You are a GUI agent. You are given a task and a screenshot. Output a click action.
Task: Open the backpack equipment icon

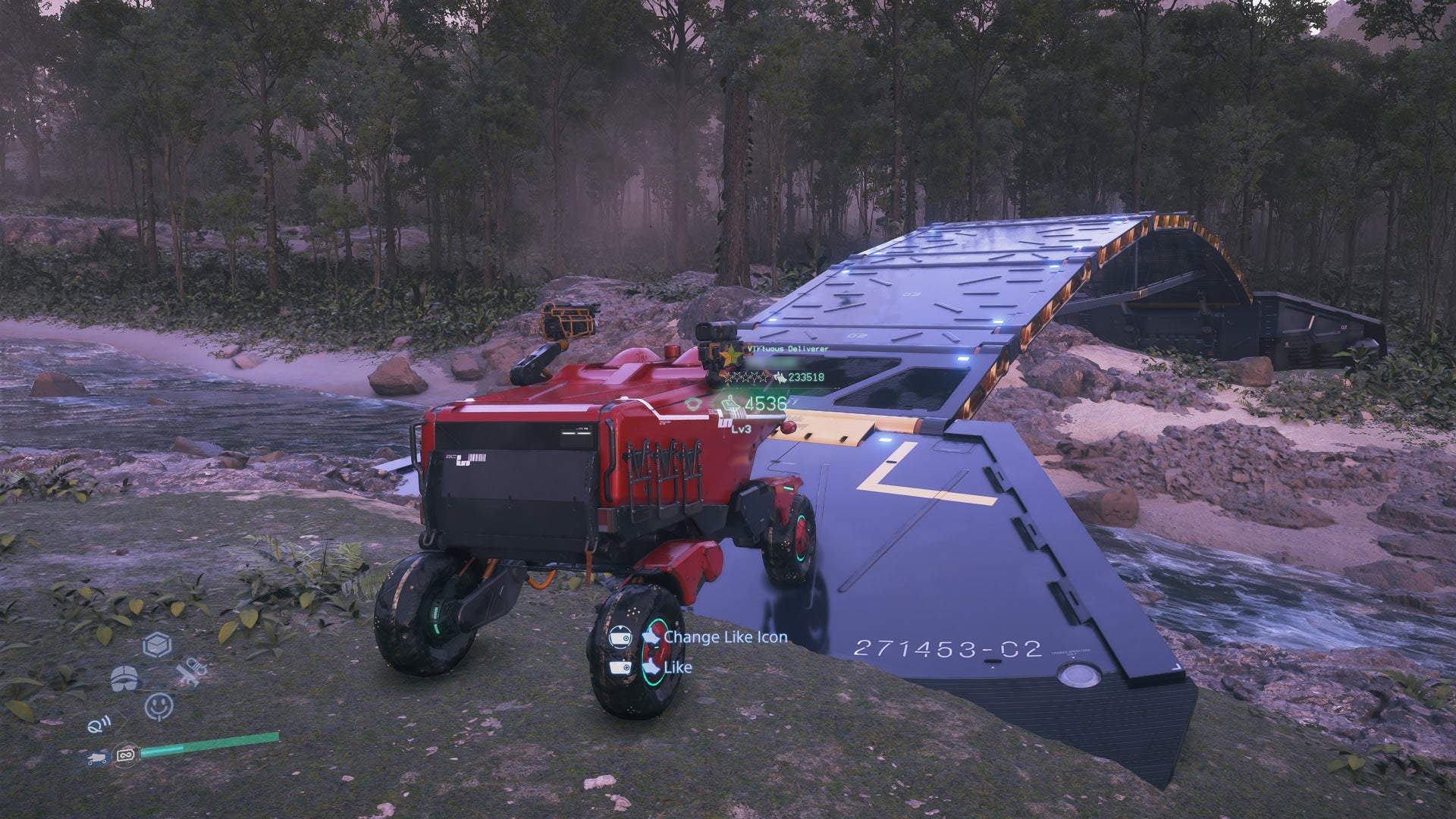click(x=124, y=678)
